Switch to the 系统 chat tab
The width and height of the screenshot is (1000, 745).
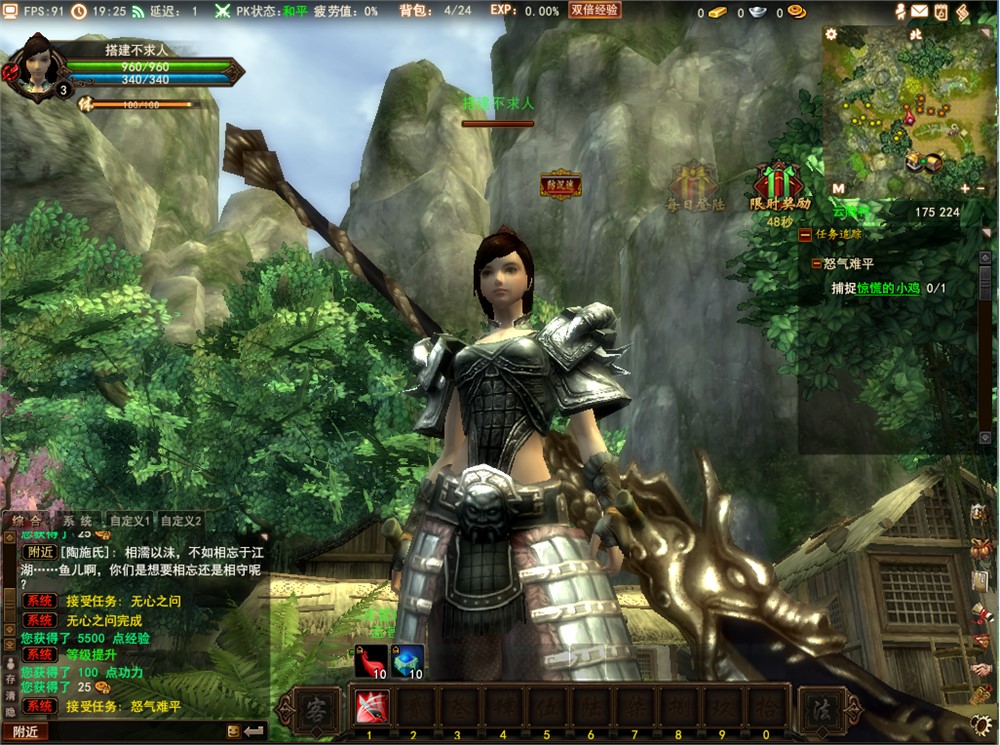(77, 521)
